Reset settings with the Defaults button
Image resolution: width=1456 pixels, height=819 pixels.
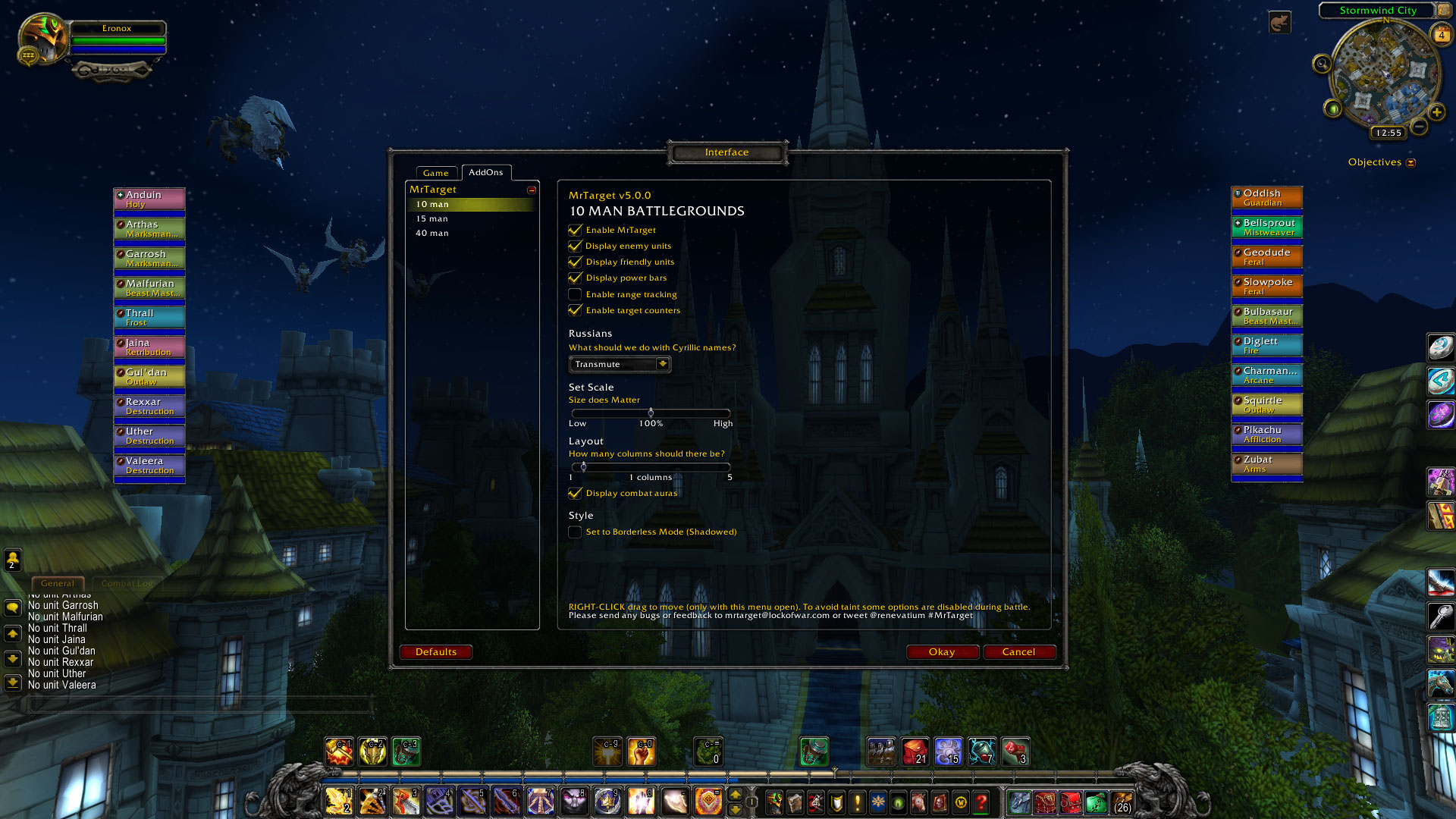[x=436, y=652]
